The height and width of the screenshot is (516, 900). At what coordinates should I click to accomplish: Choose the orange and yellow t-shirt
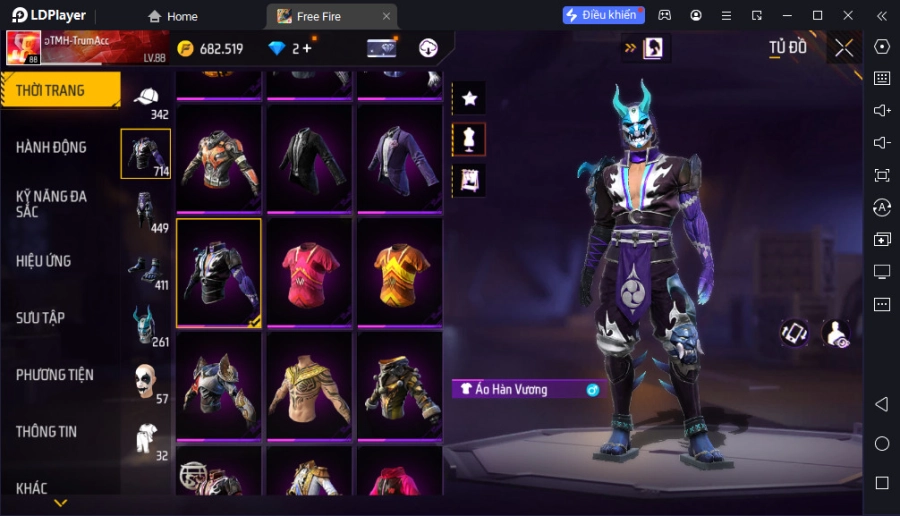399,272
